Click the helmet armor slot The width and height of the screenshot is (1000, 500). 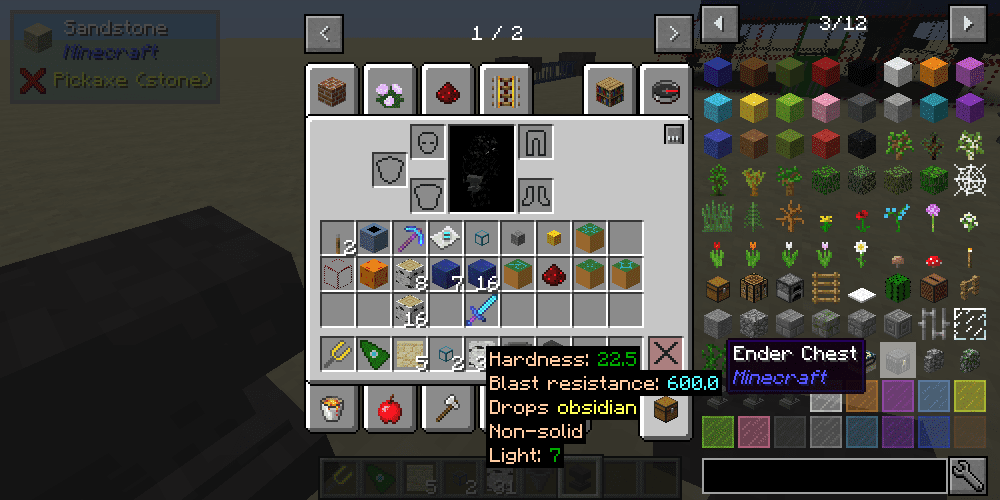[427, 141]
